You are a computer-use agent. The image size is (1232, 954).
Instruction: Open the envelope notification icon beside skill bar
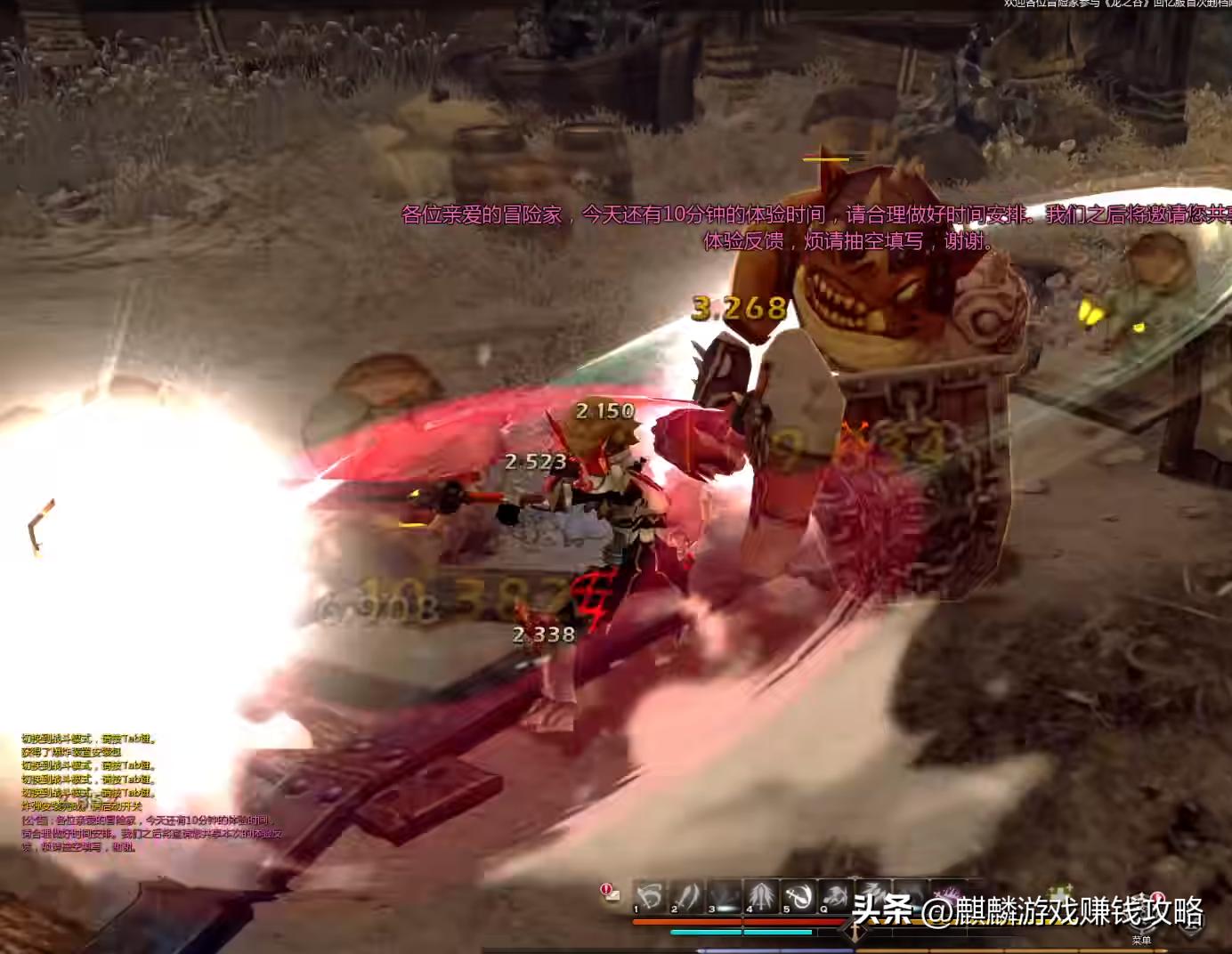point(611,893)
